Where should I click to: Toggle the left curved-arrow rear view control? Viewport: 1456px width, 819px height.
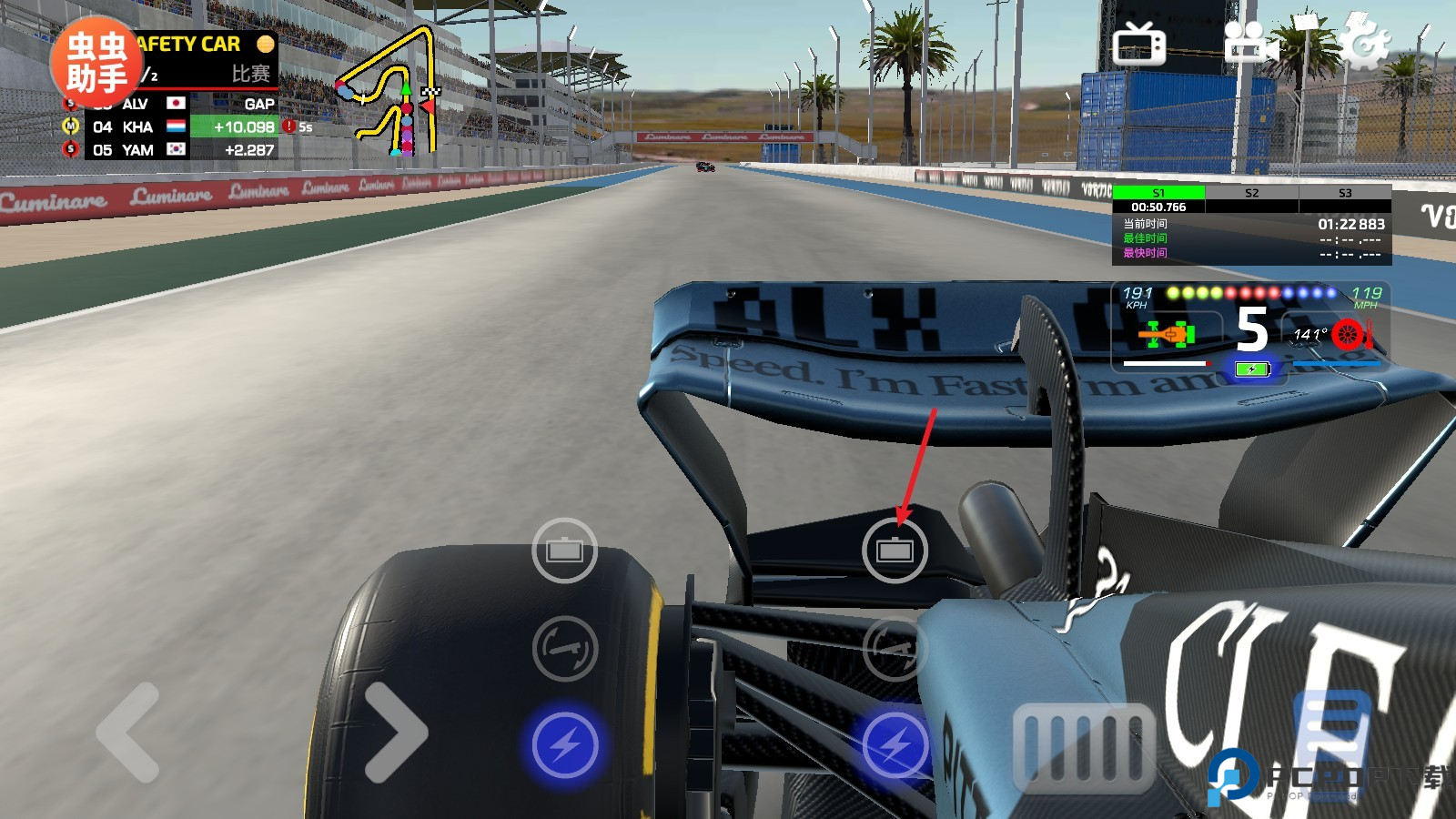coord(565,648)
